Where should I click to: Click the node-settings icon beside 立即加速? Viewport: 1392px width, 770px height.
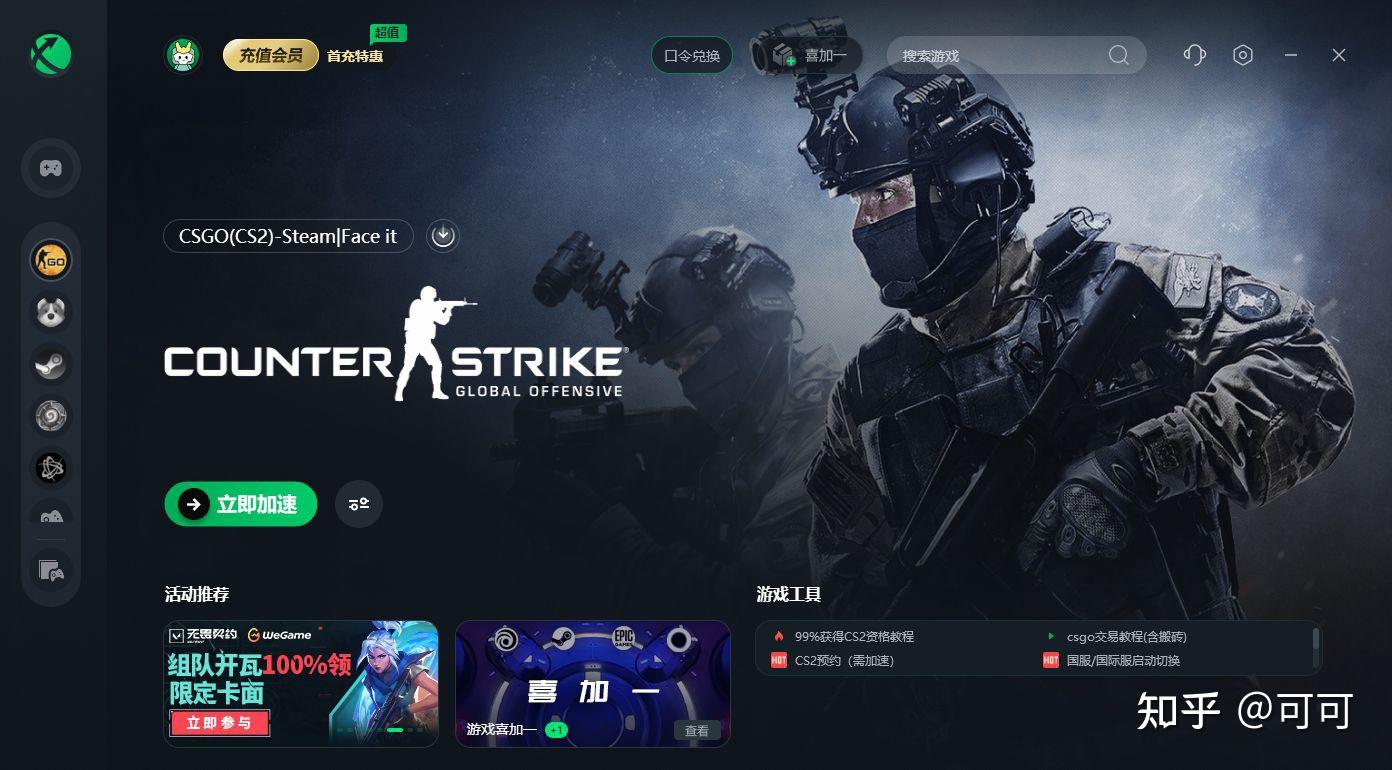tap(358, 504)
